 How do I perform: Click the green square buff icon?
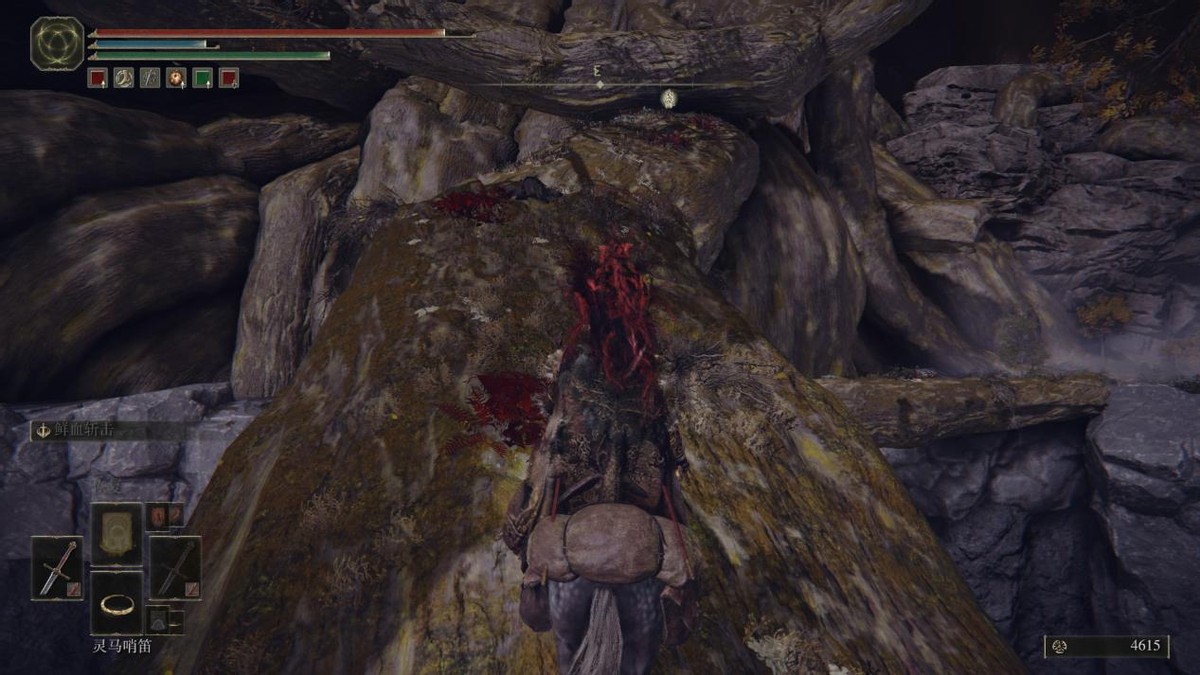(202, 77)
